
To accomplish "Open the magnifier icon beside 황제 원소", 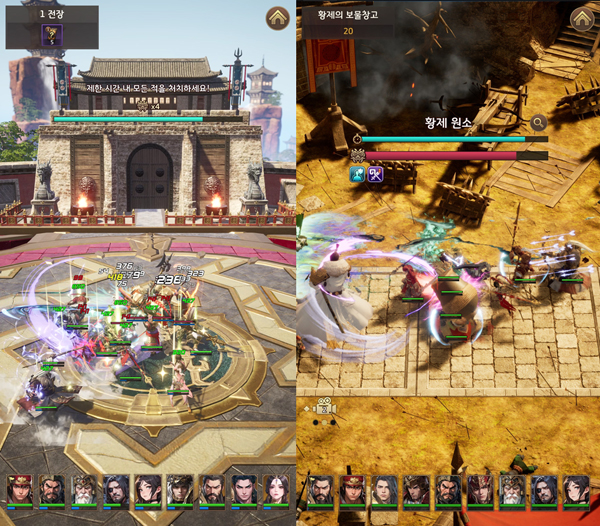I will pos(538,122).
